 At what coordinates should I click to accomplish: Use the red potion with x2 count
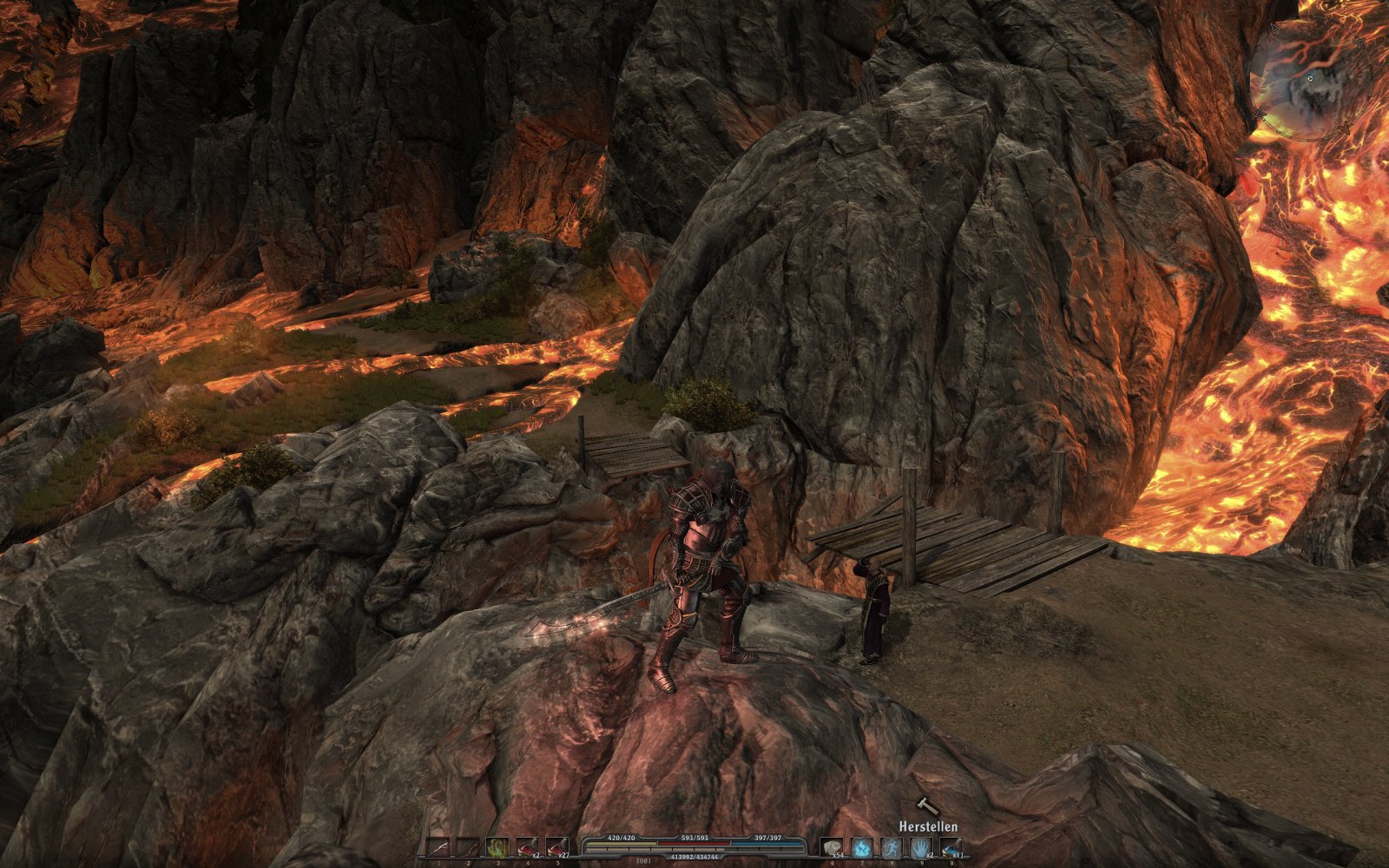pos(528,847)
